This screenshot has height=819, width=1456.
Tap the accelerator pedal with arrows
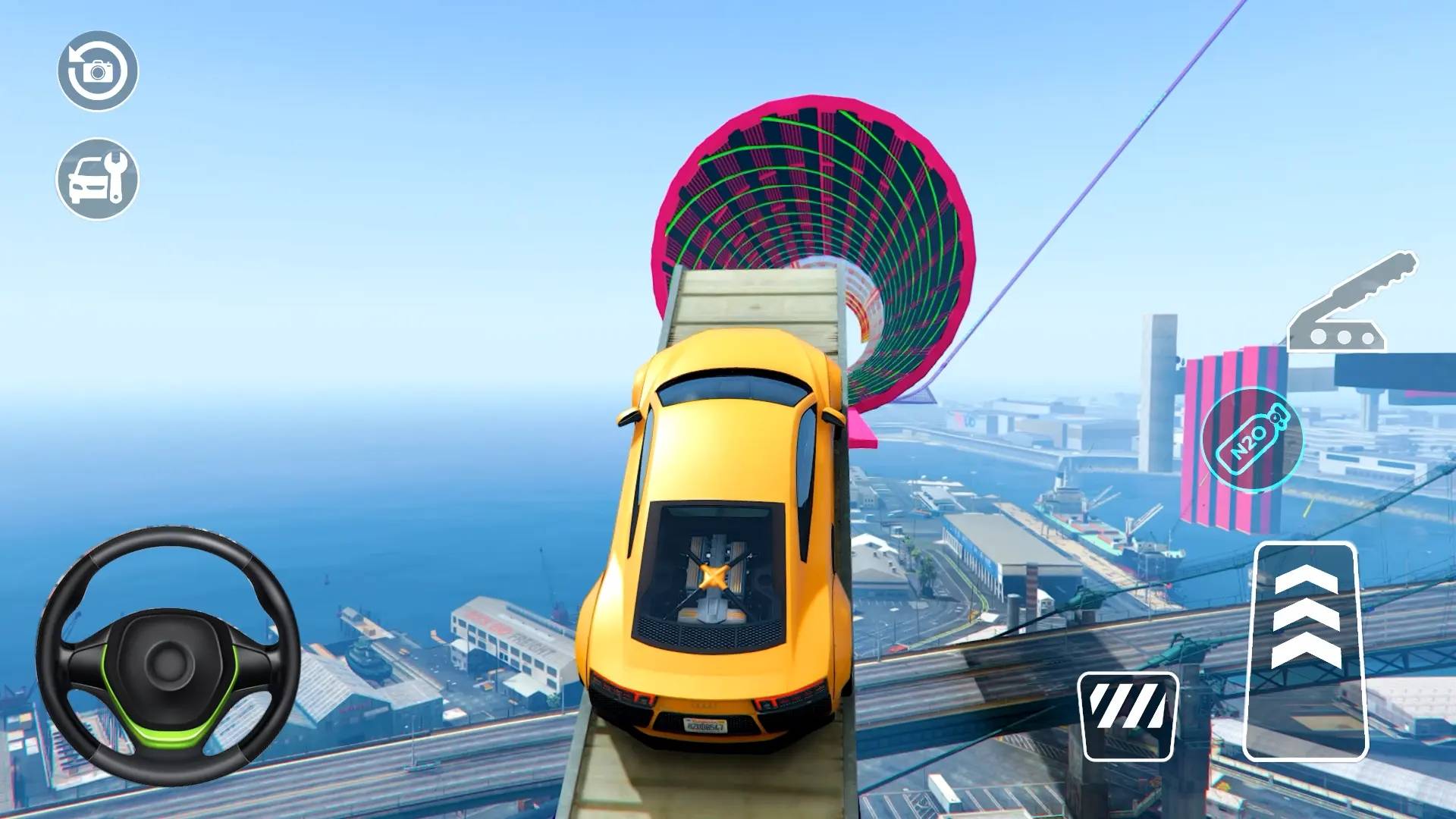(1305, 651)
